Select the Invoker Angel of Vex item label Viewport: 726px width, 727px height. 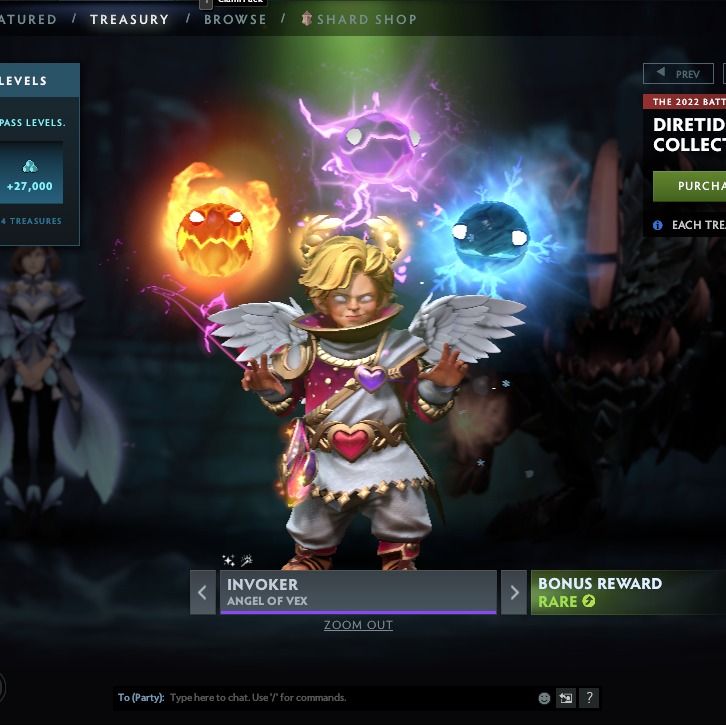coord(357,591)
